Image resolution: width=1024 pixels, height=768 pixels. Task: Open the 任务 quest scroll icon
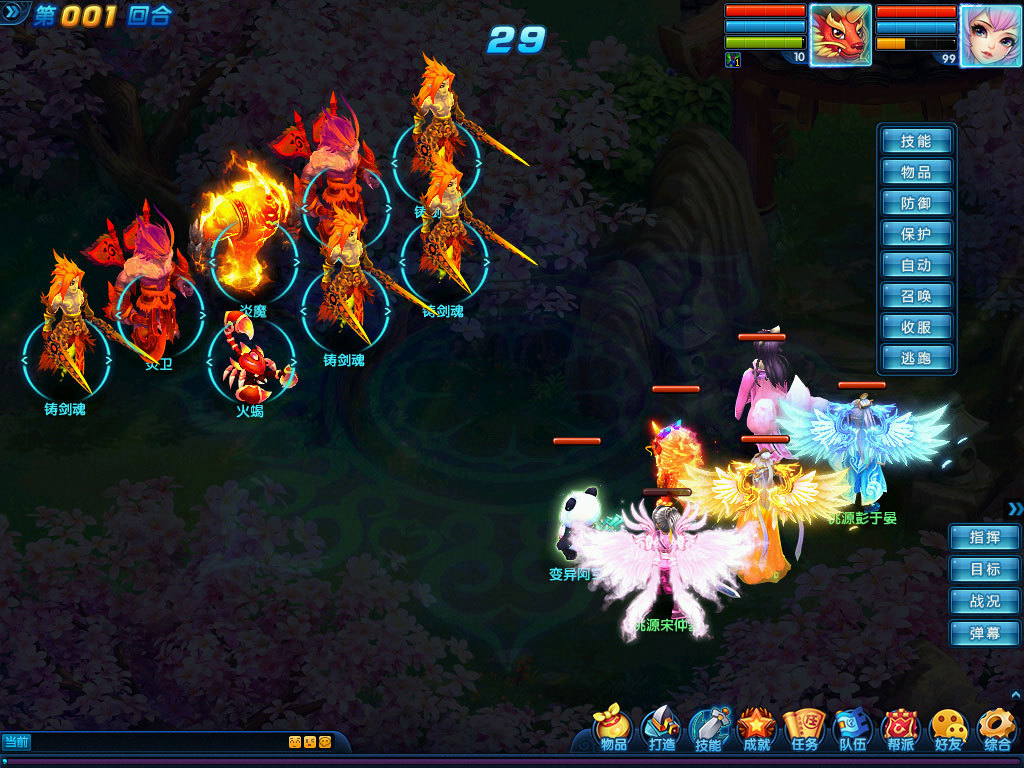(x=805, y=729)
